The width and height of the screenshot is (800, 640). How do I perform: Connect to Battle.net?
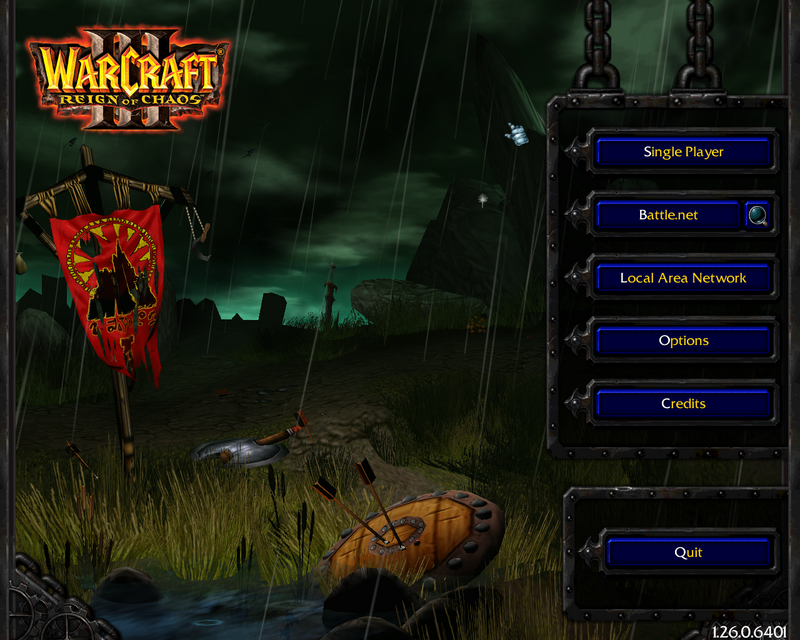(x=668, y=215)
